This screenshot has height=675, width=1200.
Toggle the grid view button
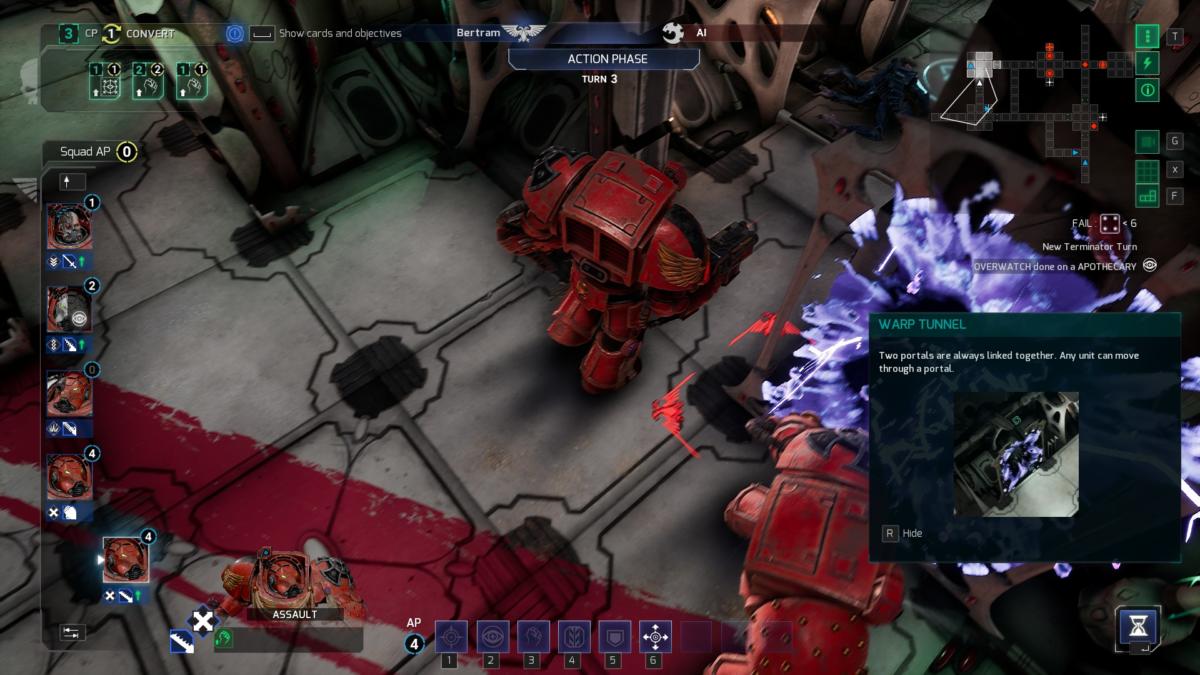[1147, 170]
